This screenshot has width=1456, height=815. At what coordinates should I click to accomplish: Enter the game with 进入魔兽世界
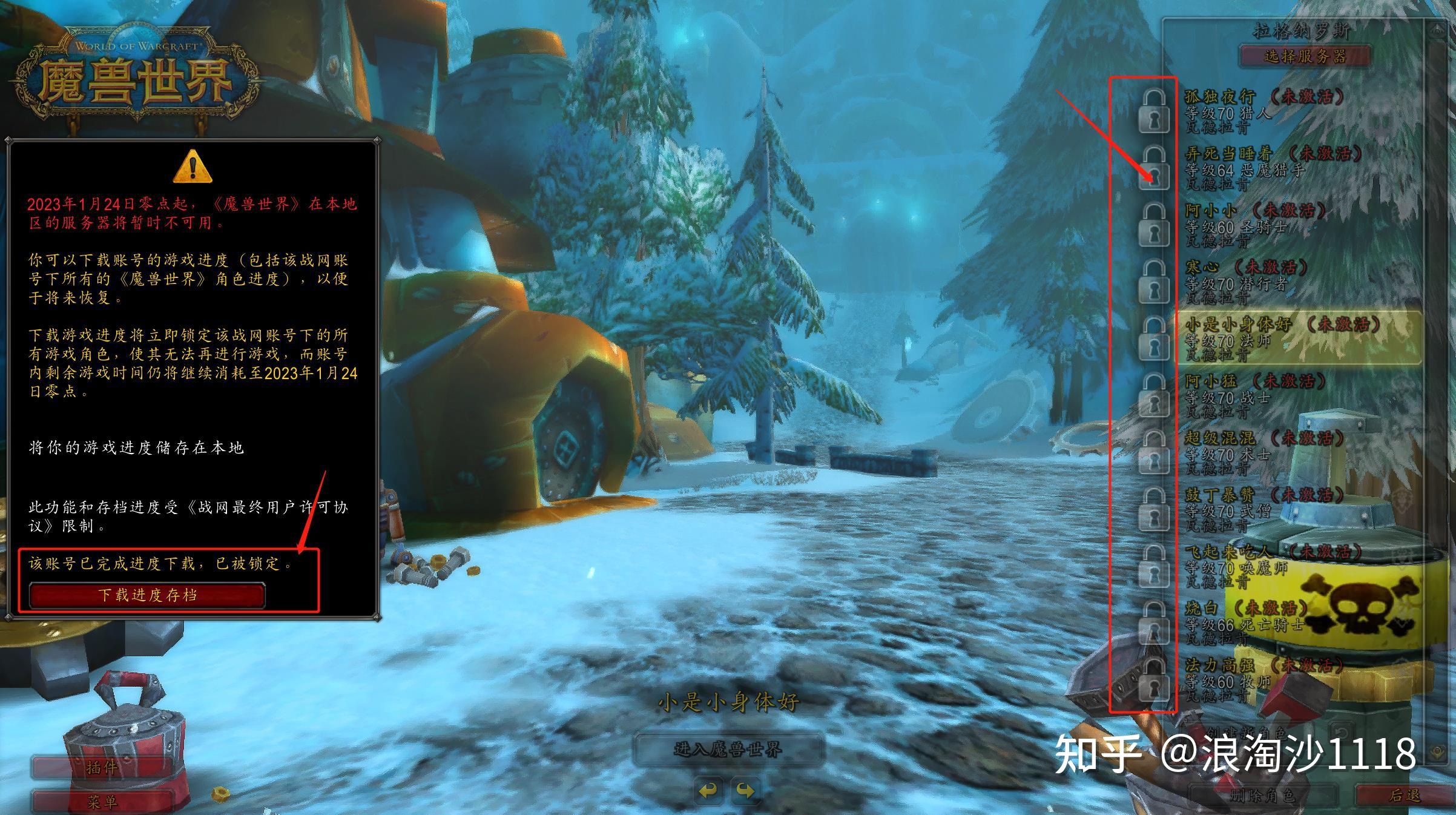728,750
